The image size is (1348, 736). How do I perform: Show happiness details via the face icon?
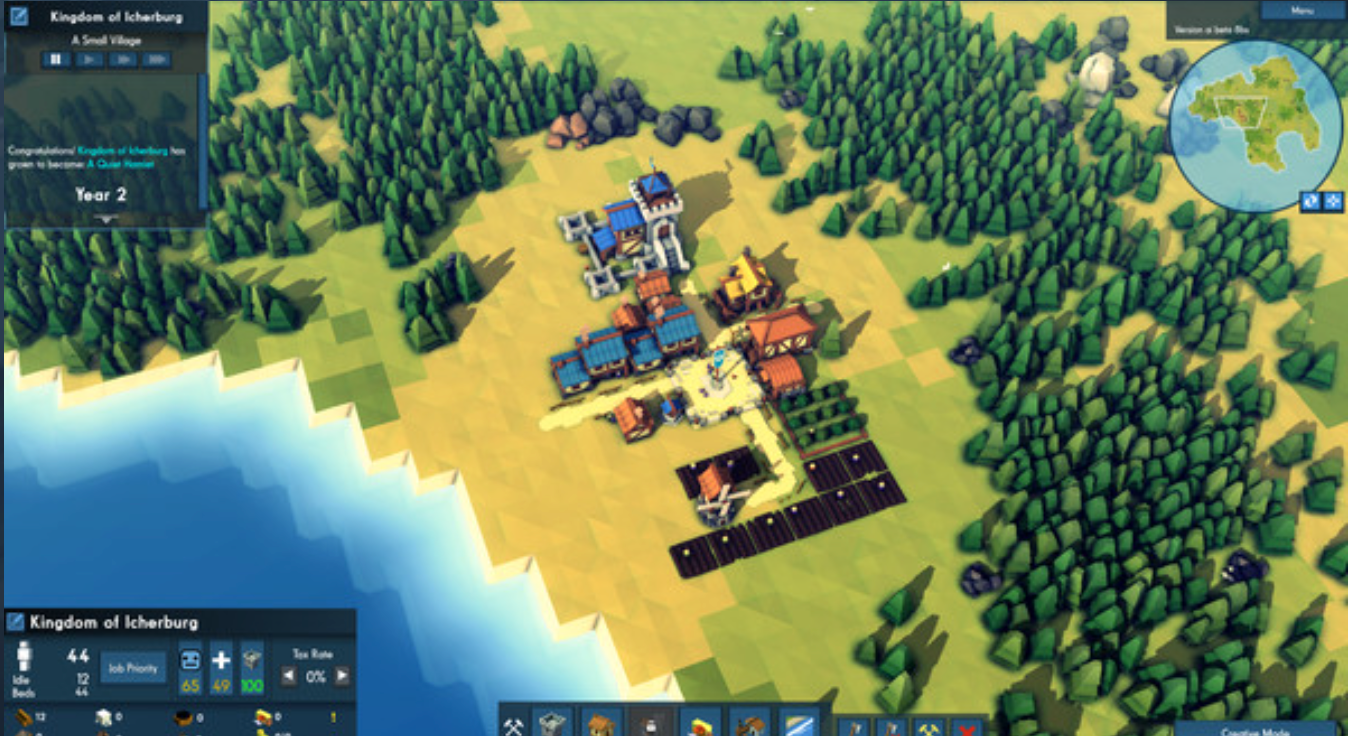coord(190,661)
